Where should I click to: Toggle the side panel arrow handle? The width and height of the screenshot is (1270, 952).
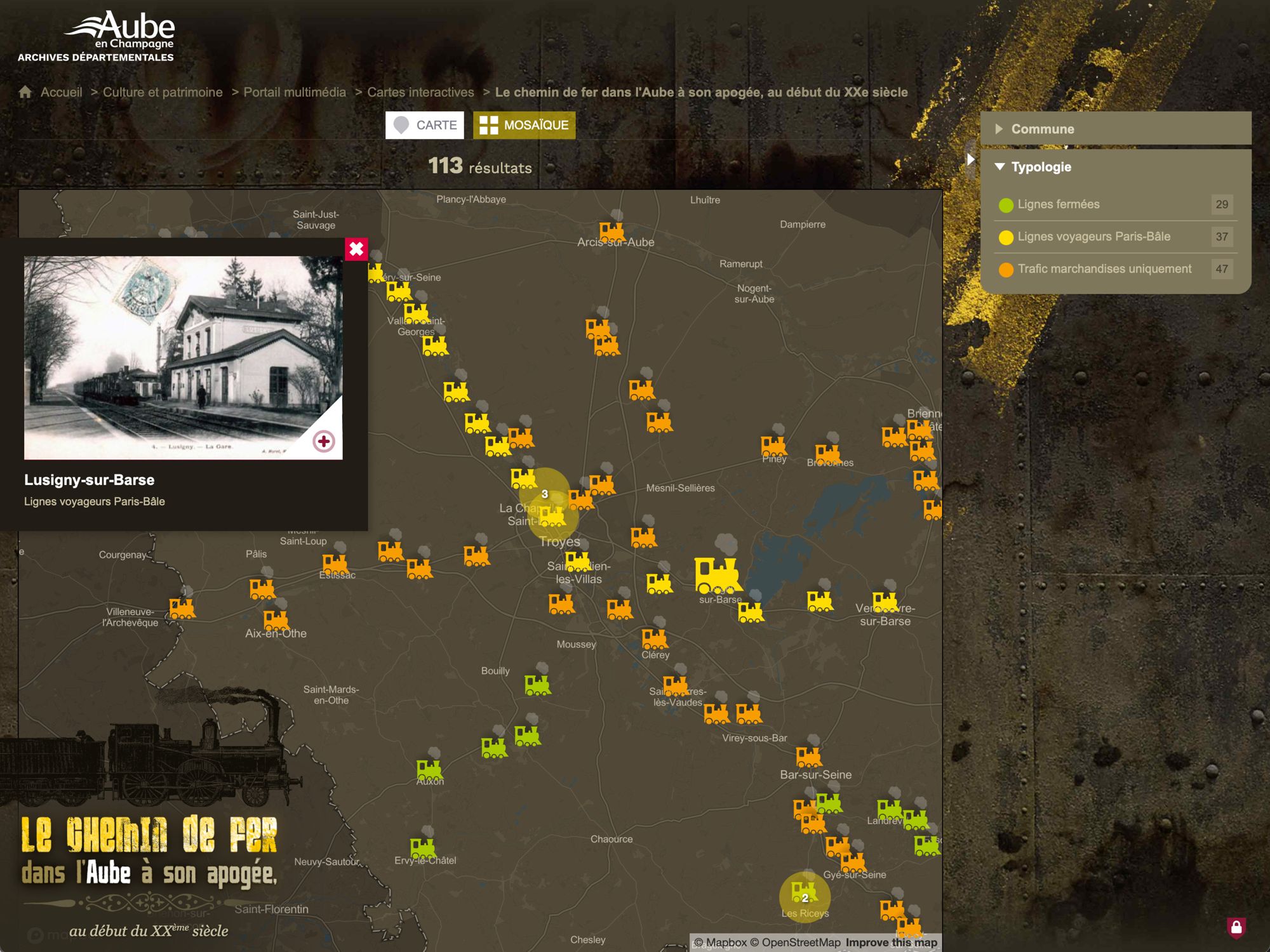coord(970,159)
